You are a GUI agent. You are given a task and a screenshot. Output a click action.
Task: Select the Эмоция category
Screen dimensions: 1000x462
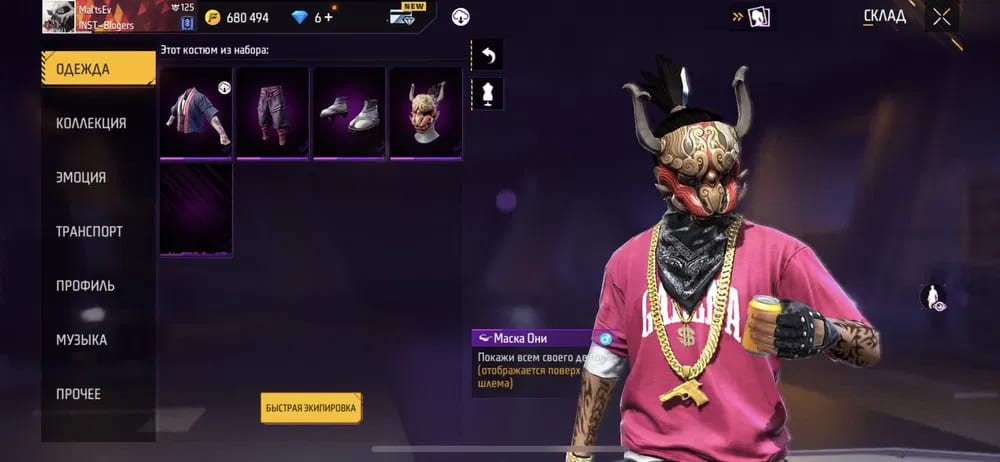81,177
